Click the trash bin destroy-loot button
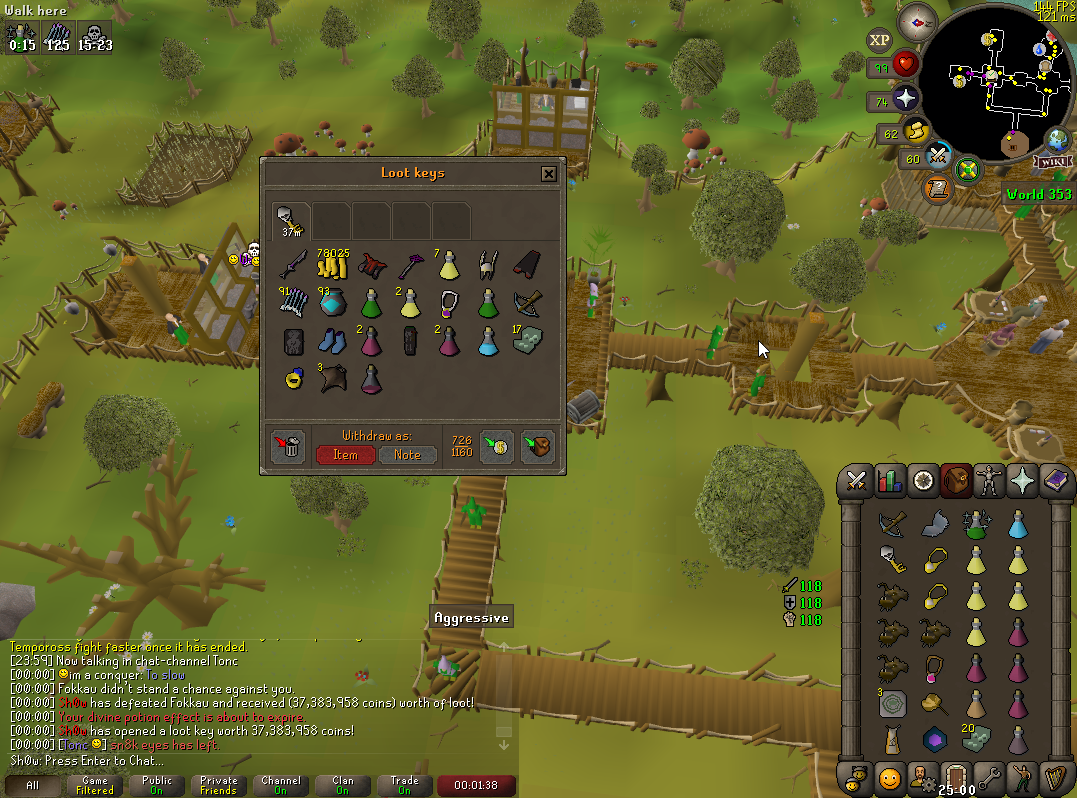This screenshot has height=798, width=1077. [x=288, y=447]
